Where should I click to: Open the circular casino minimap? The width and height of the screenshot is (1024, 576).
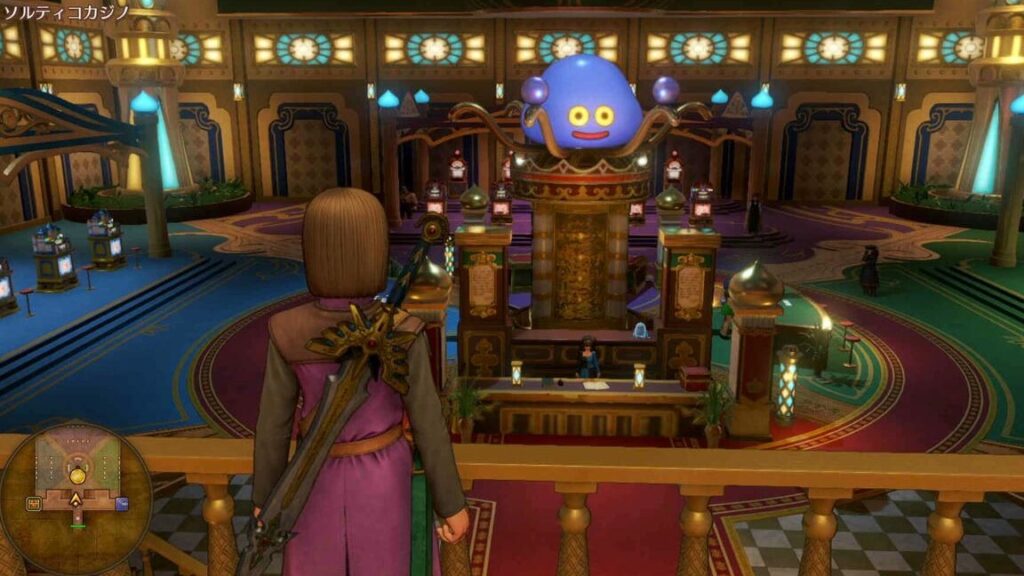point(76,498)
